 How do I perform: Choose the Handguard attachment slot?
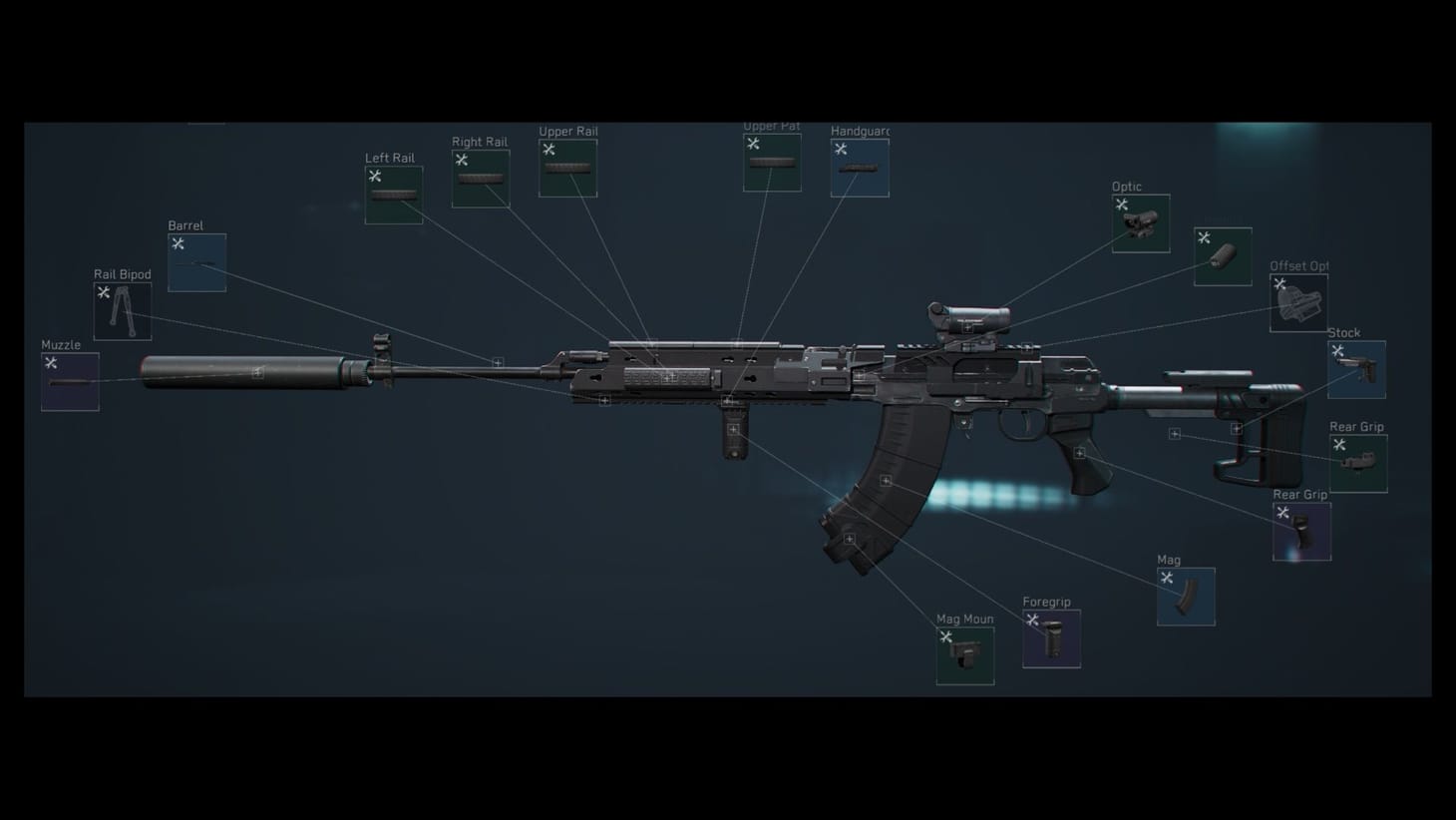click(x=858, y=166)
